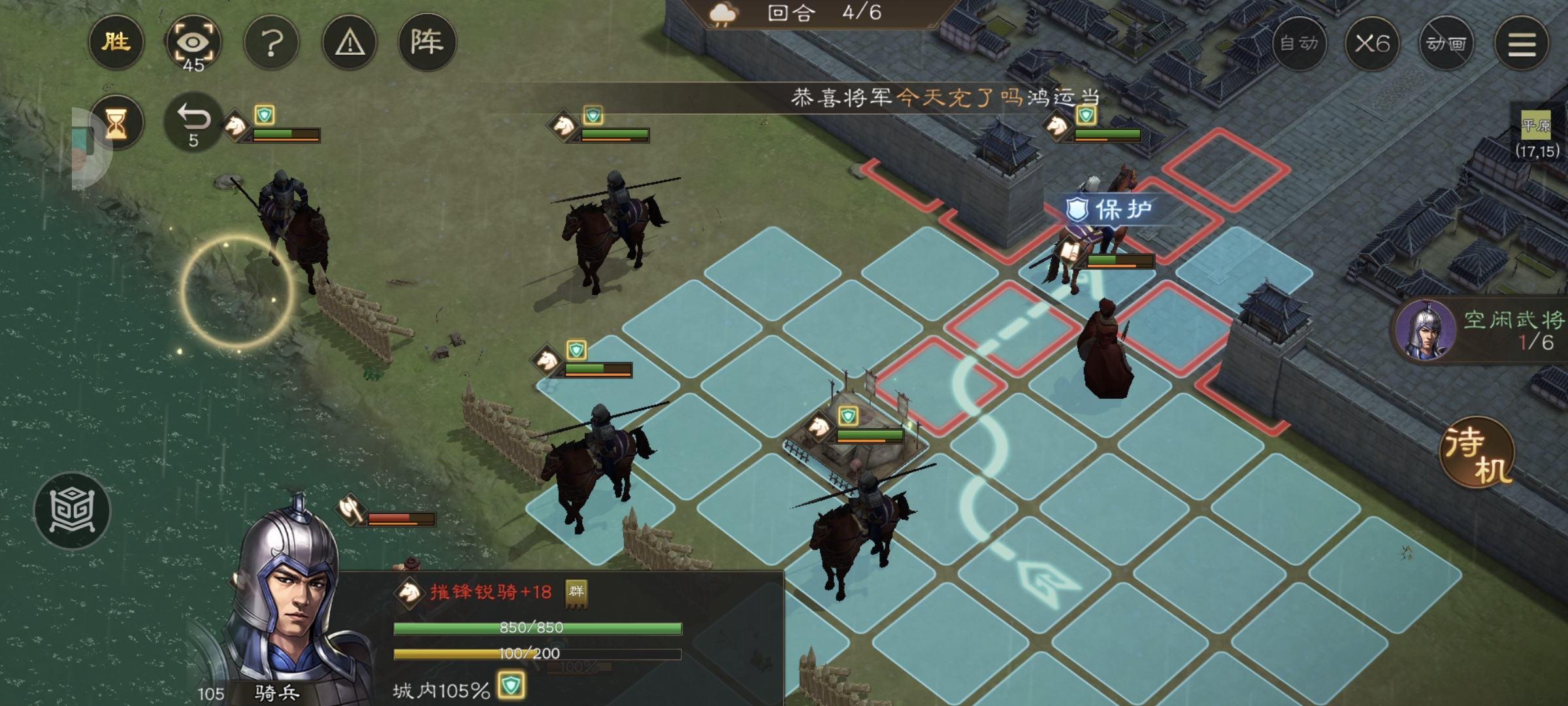Click the hourglass end-turn icon
Viewport: 1568px width, 706px height.
point(116,123)
